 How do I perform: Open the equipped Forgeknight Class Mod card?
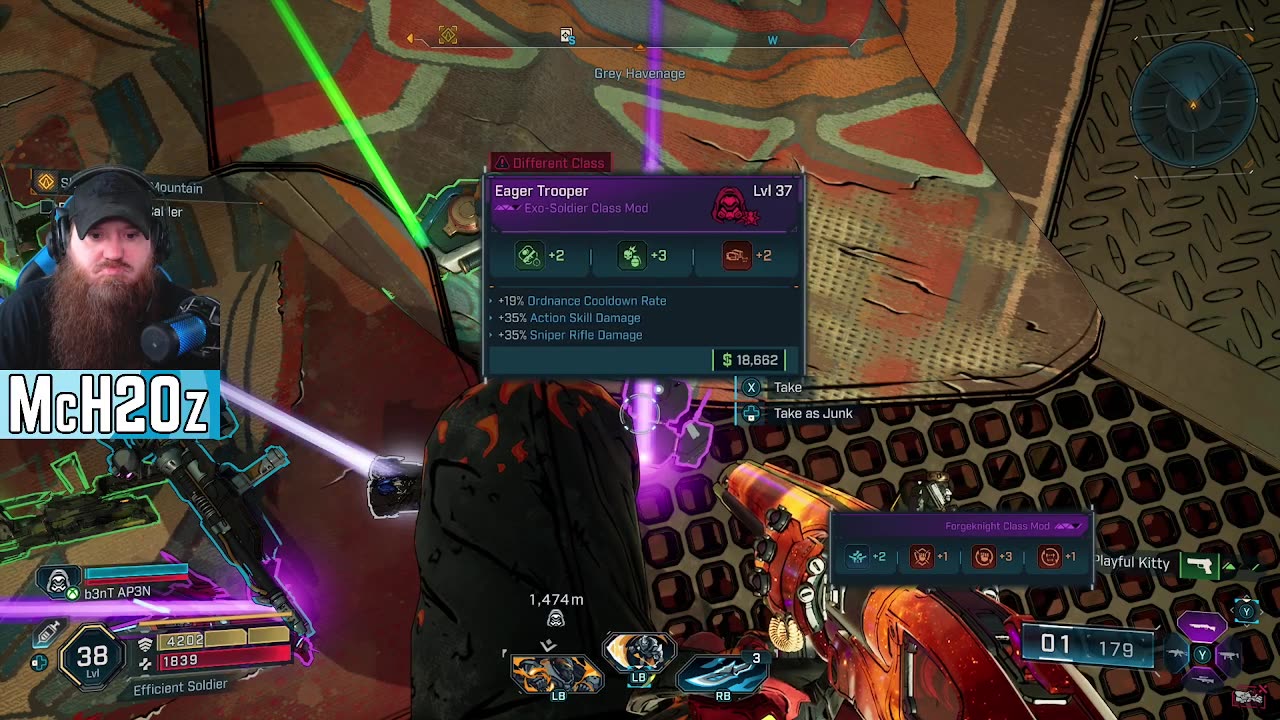click(962, 546)
